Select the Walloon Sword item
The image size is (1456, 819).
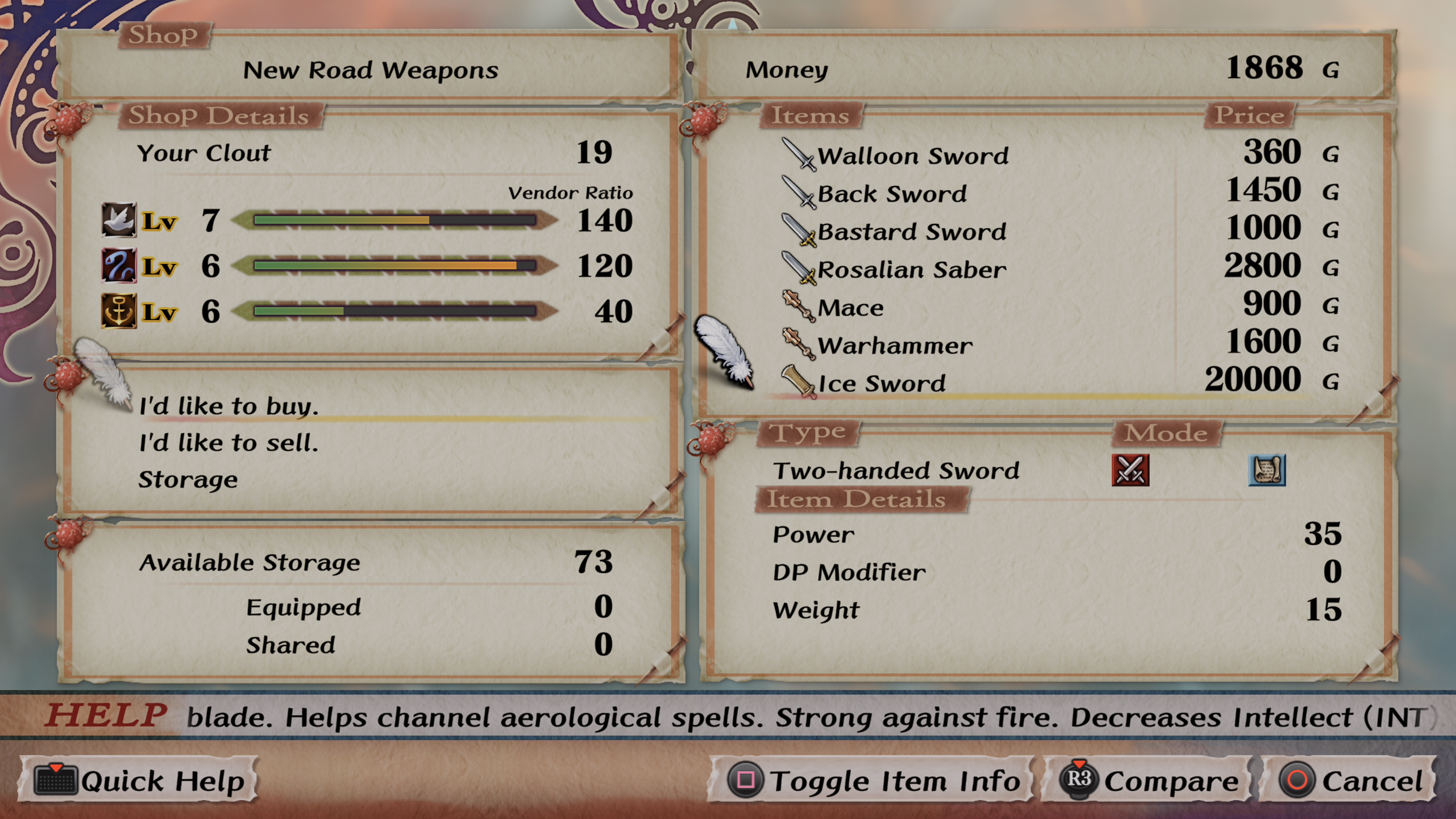pyautogui.click(x=912, y=155)
